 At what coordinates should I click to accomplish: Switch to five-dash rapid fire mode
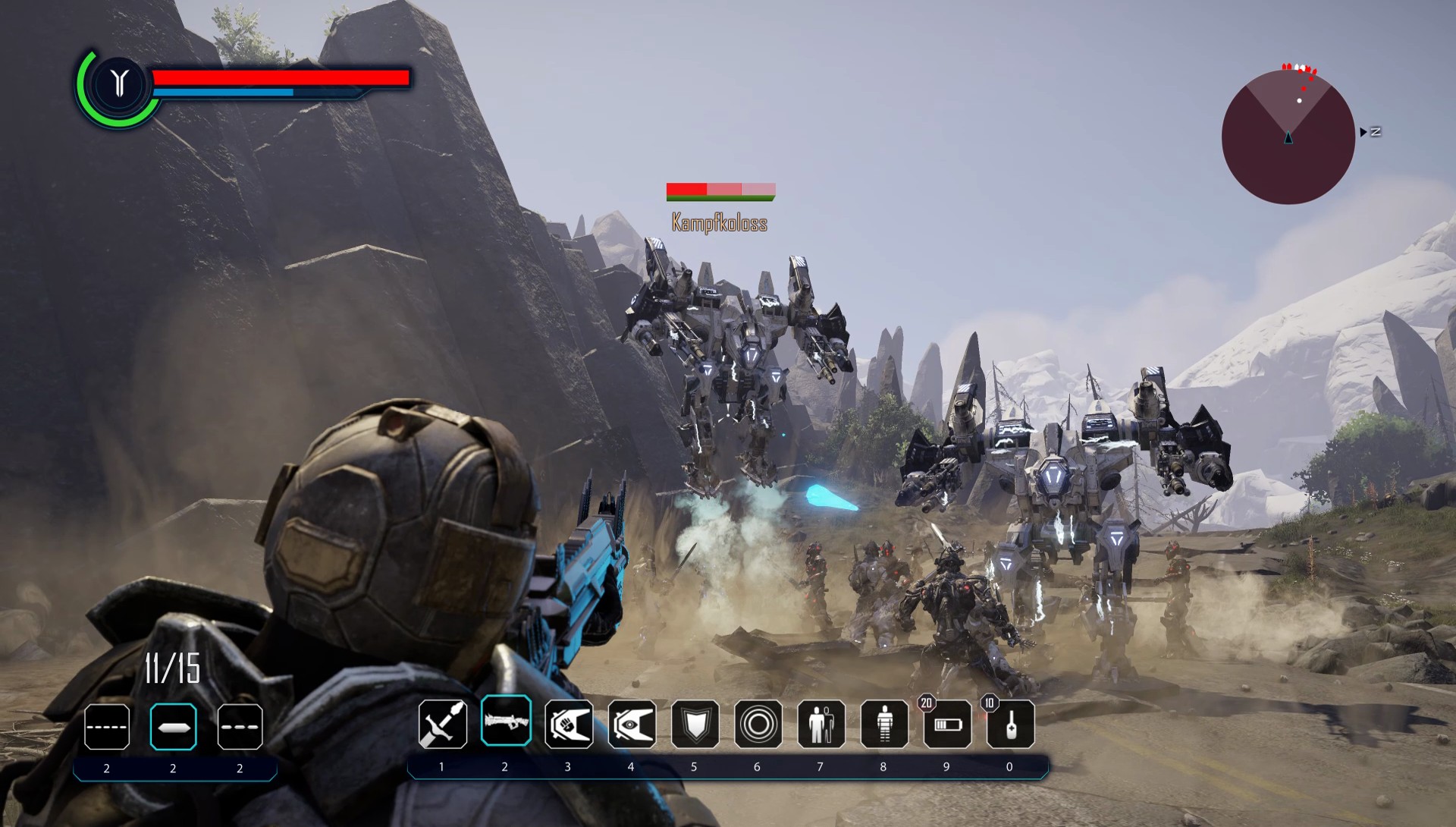click(107, 727)
